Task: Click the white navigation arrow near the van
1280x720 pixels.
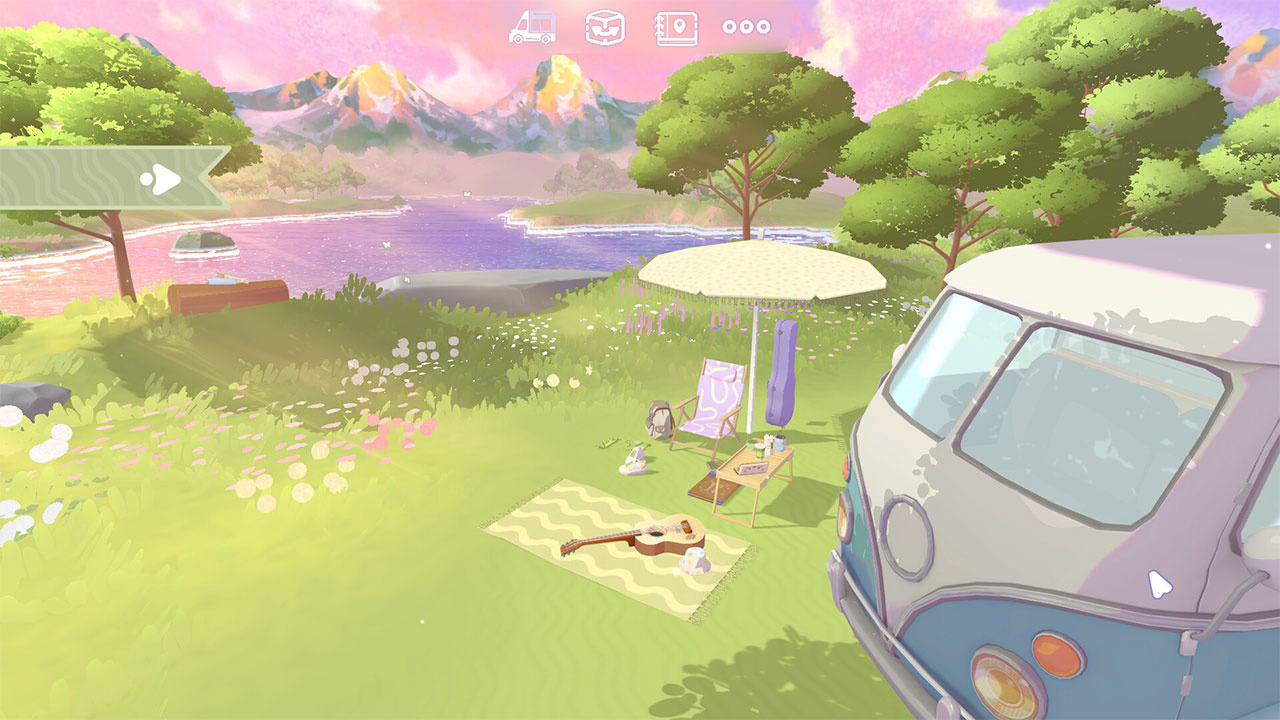Action: (x=1158, y=581)
